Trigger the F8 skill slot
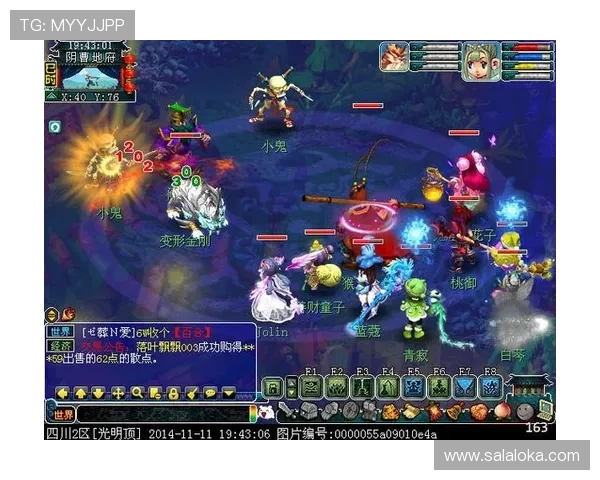This screenshot has width=600, height=480. click(x=489, y=387)
